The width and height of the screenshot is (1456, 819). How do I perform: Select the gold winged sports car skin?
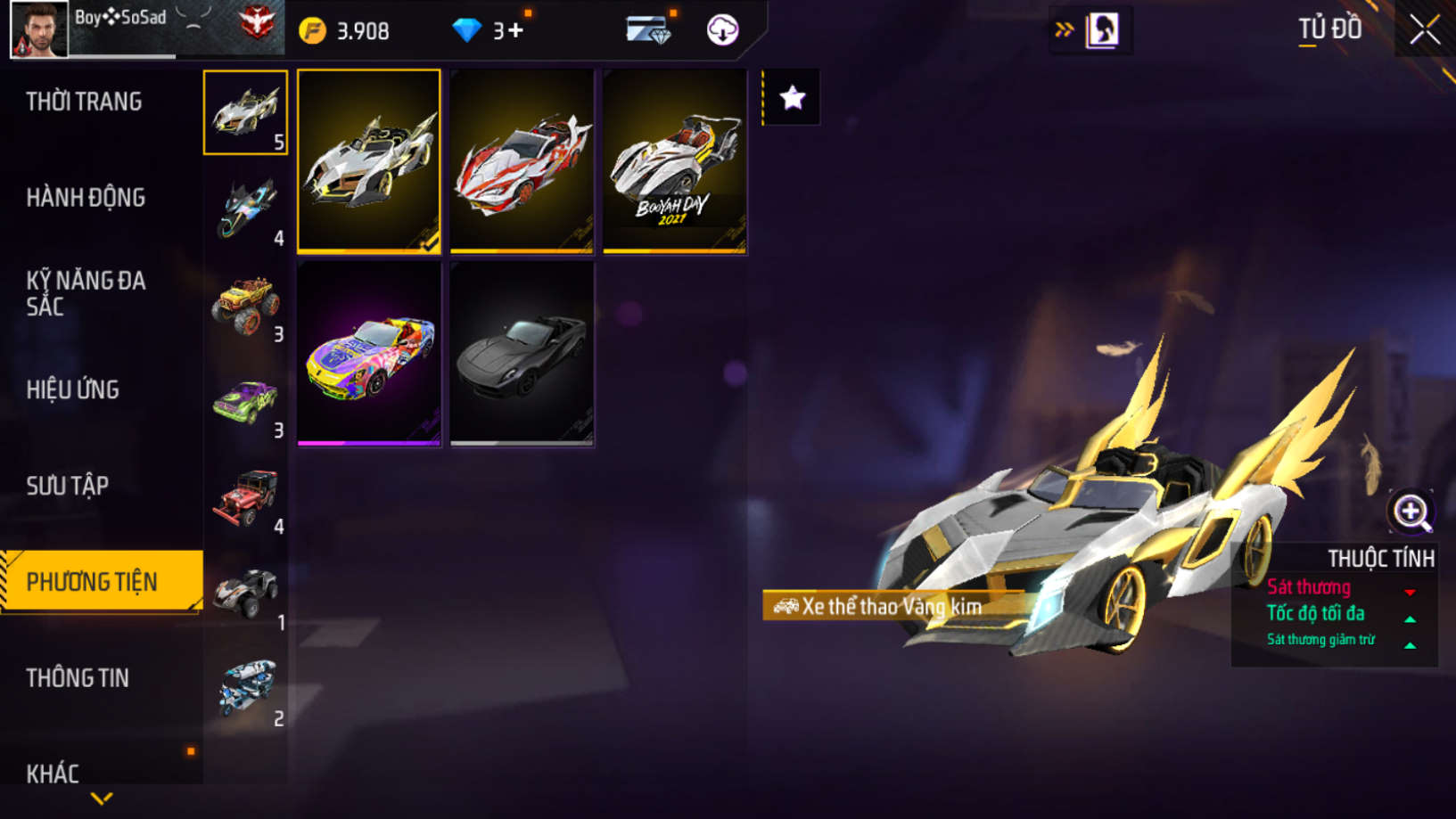pyautogui.click(x=369, y=161)
